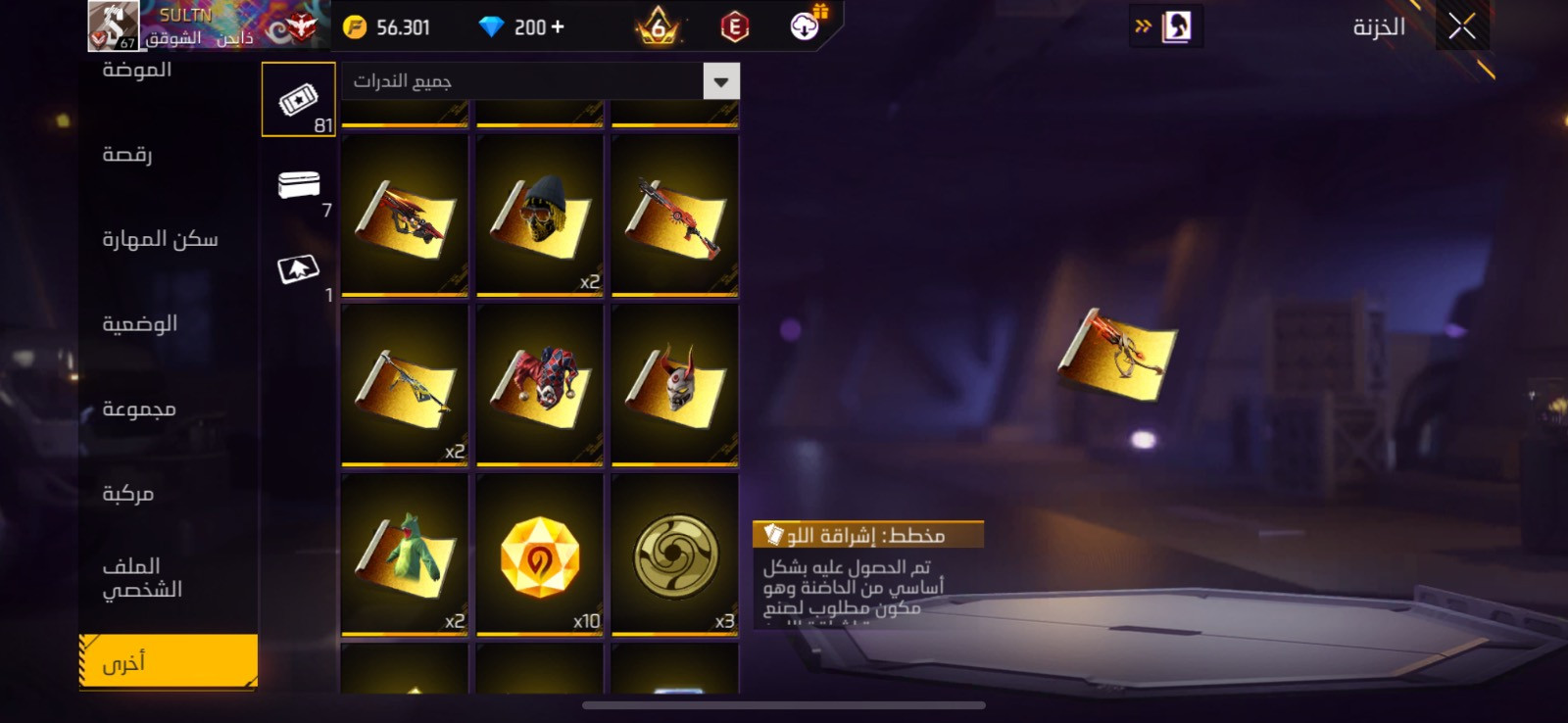Pick the gold swirl coin x3
The height and width of the screenshot is (723, 1568).
(674, 554)
